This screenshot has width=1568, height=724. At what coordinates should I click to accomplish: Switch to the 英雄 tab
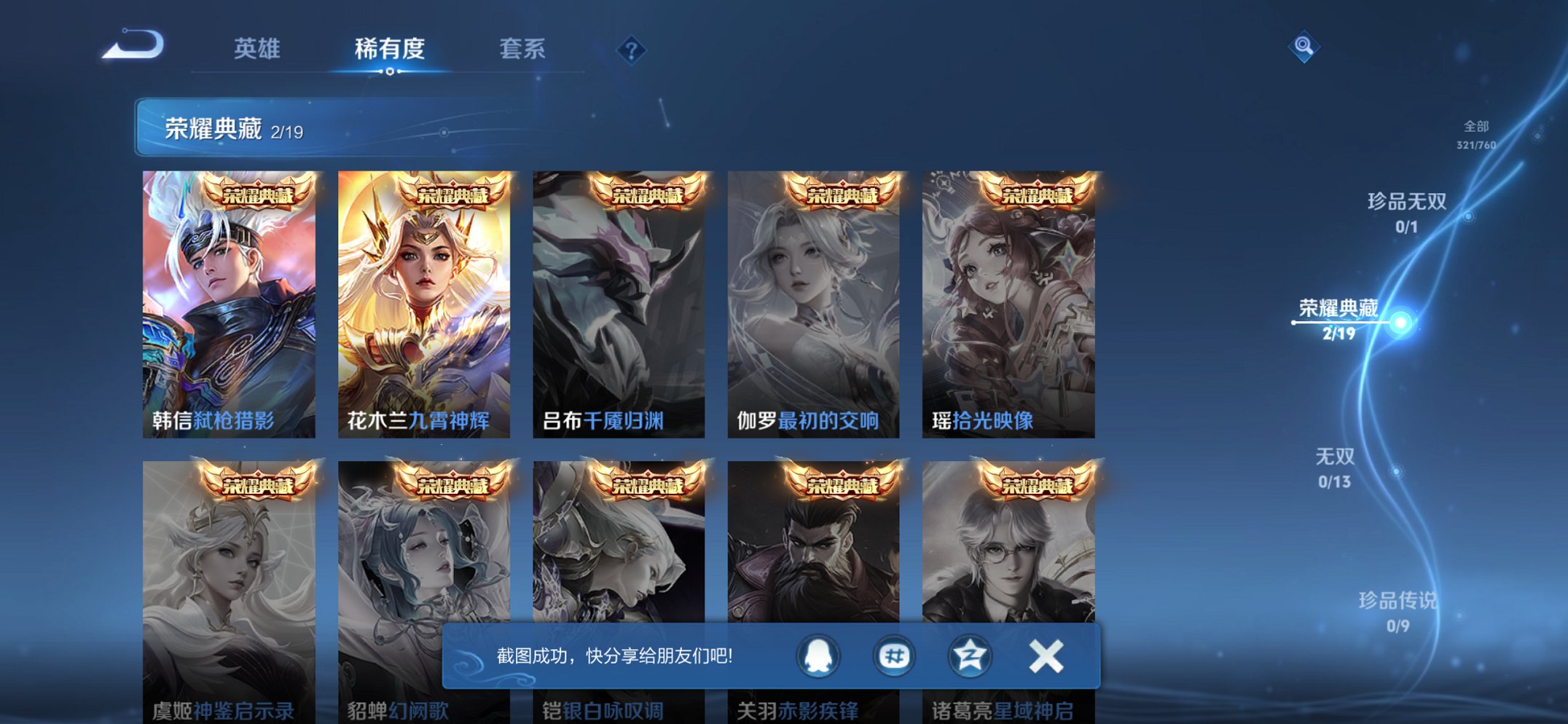coord(259,49)
